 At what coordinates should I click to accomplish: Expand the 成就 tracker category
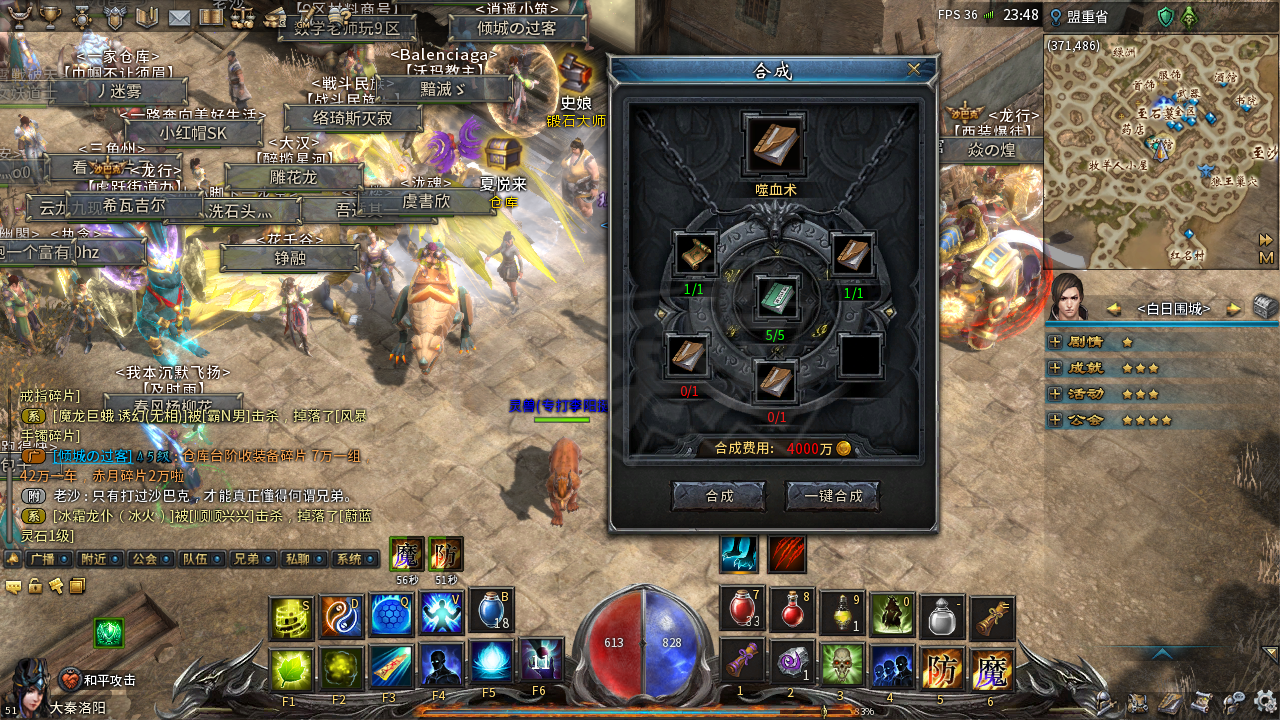click(1055, 368)
